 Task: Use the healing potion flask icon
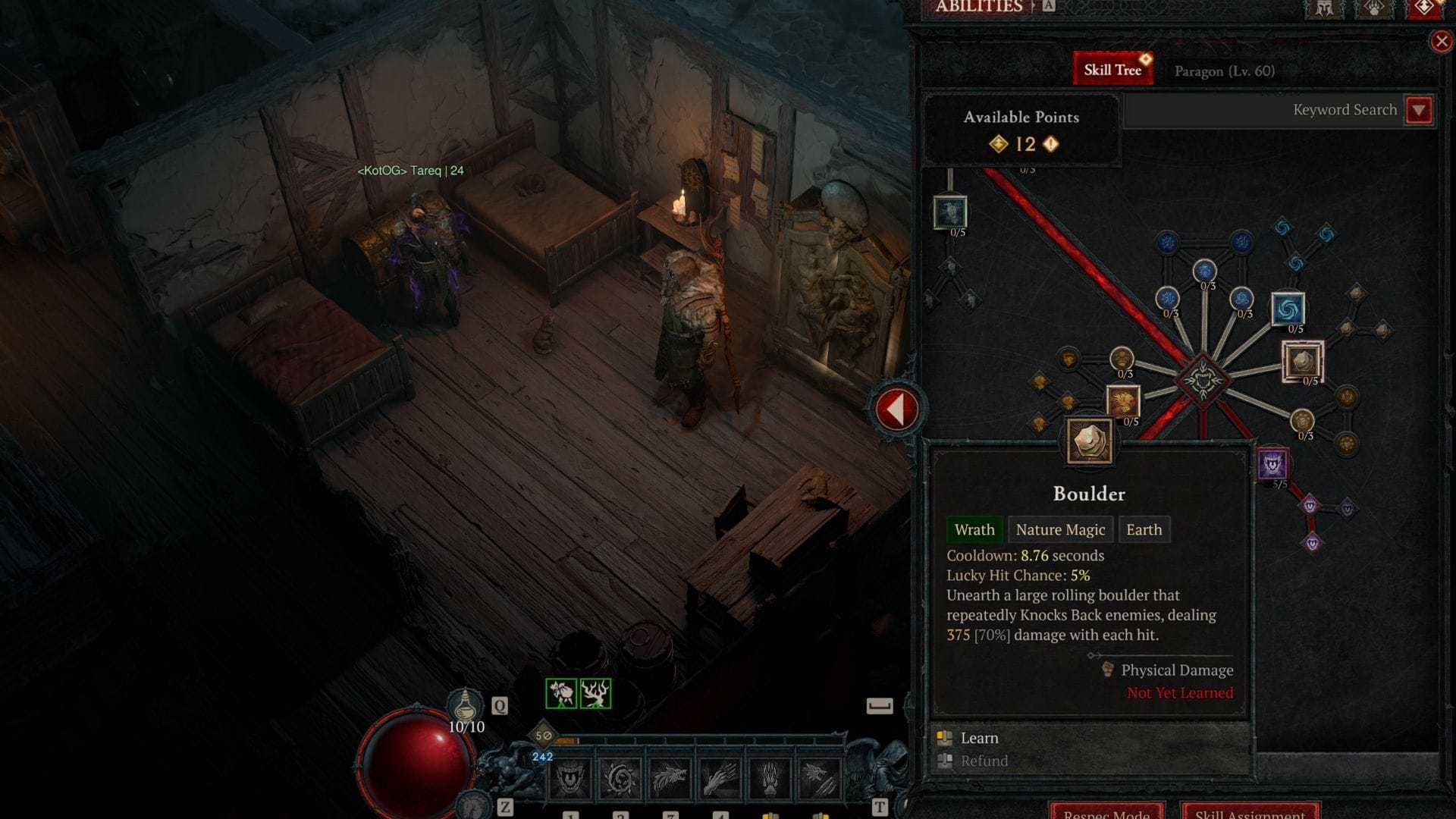point(465,707)
